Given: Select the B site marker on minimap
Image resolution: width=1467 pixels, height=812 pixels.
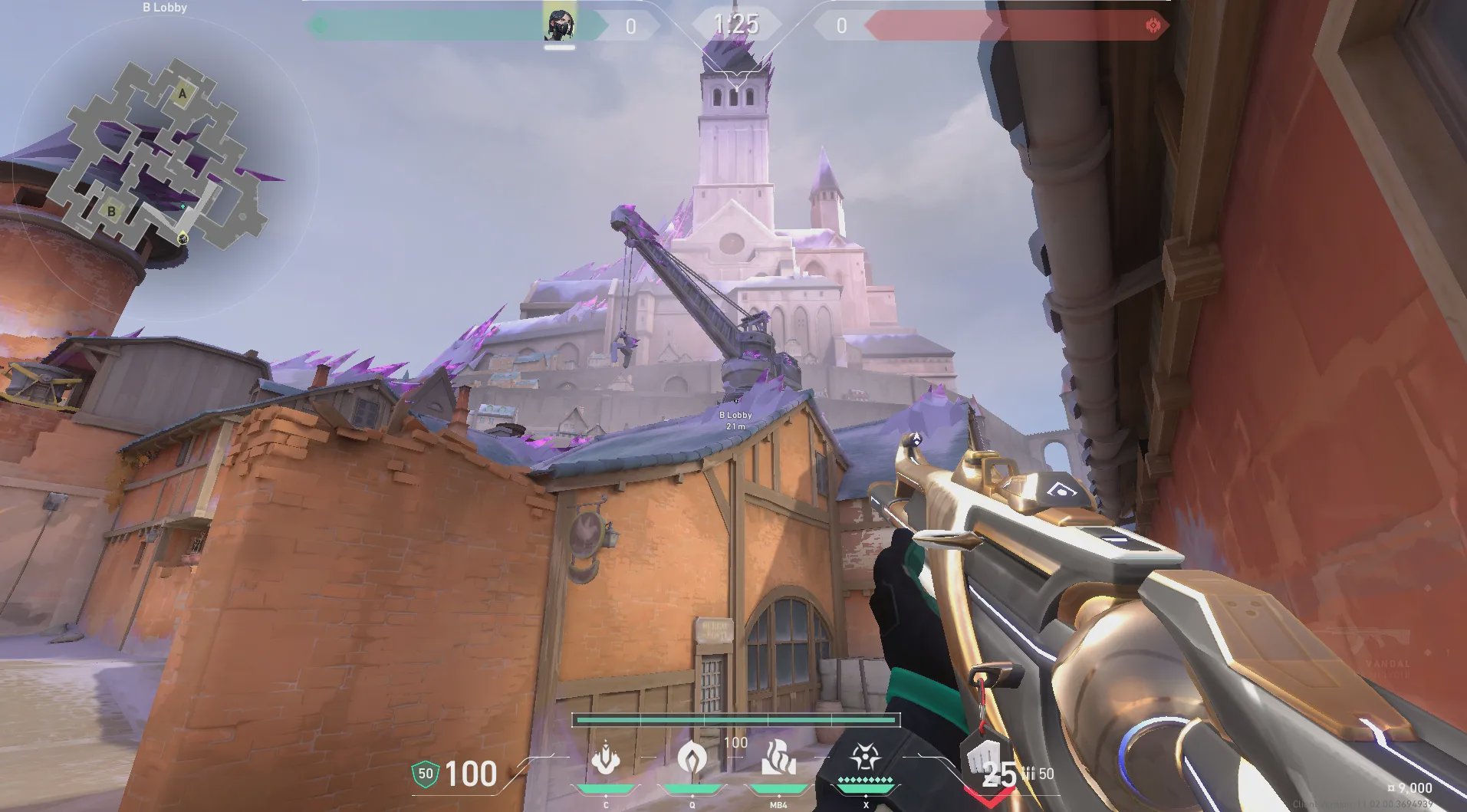Looking at the screenshot, I should [111, 211].
